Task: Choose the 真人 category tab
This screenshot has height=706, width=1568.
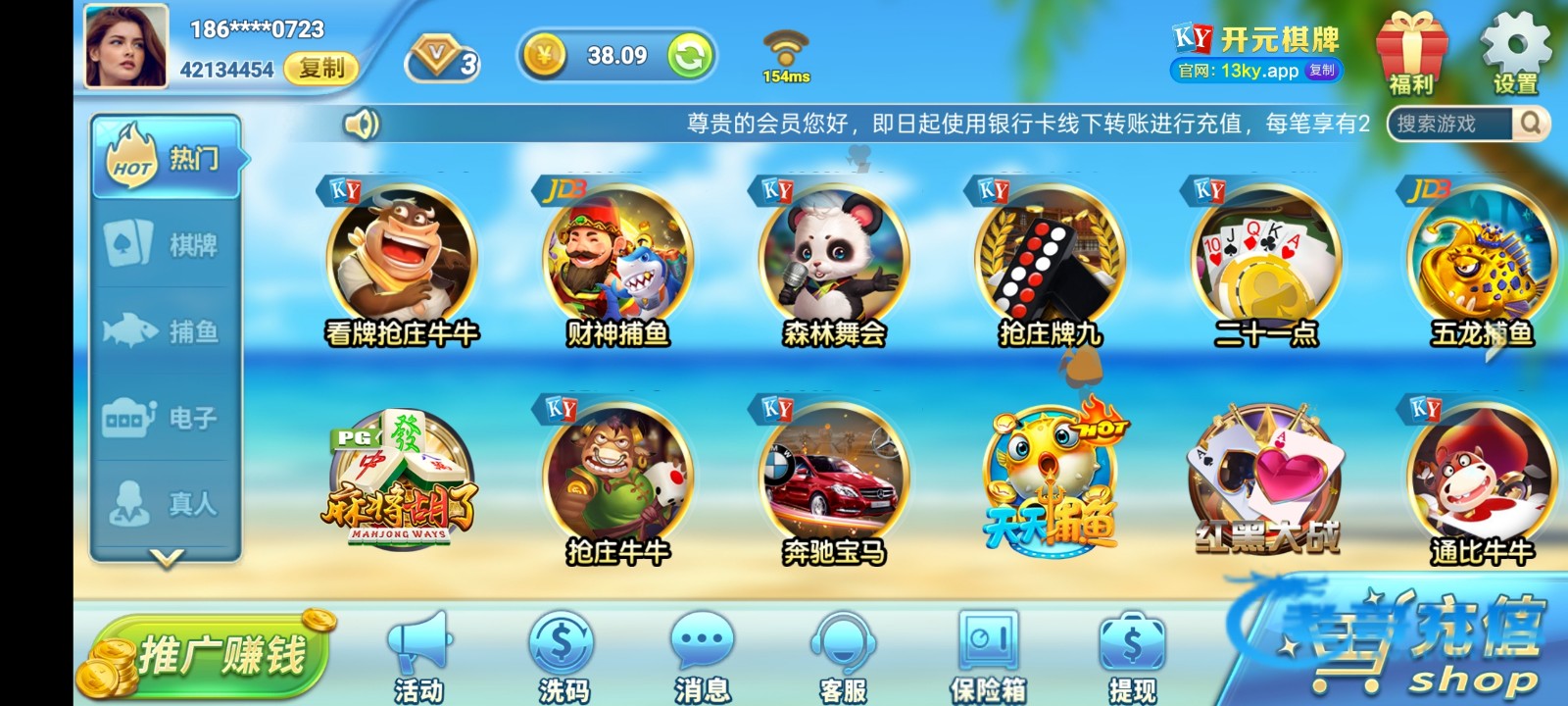Action: [167, 504]
